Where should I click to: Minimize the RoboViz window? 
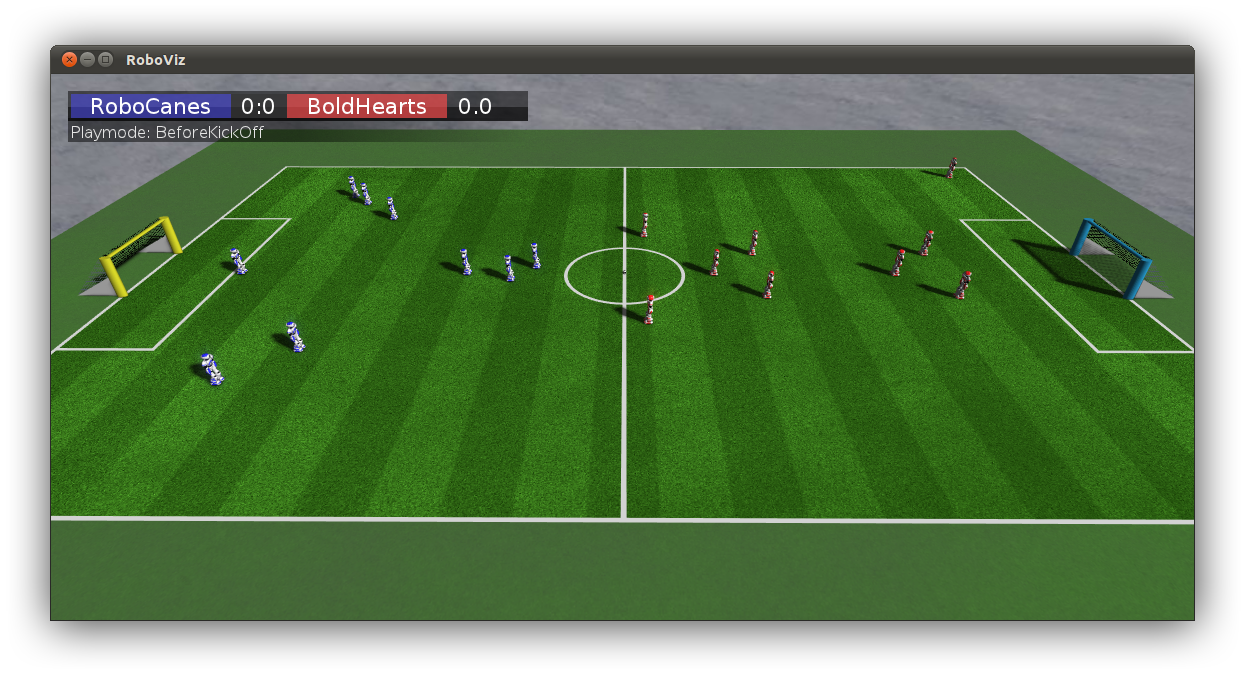(x=87, y=60)
